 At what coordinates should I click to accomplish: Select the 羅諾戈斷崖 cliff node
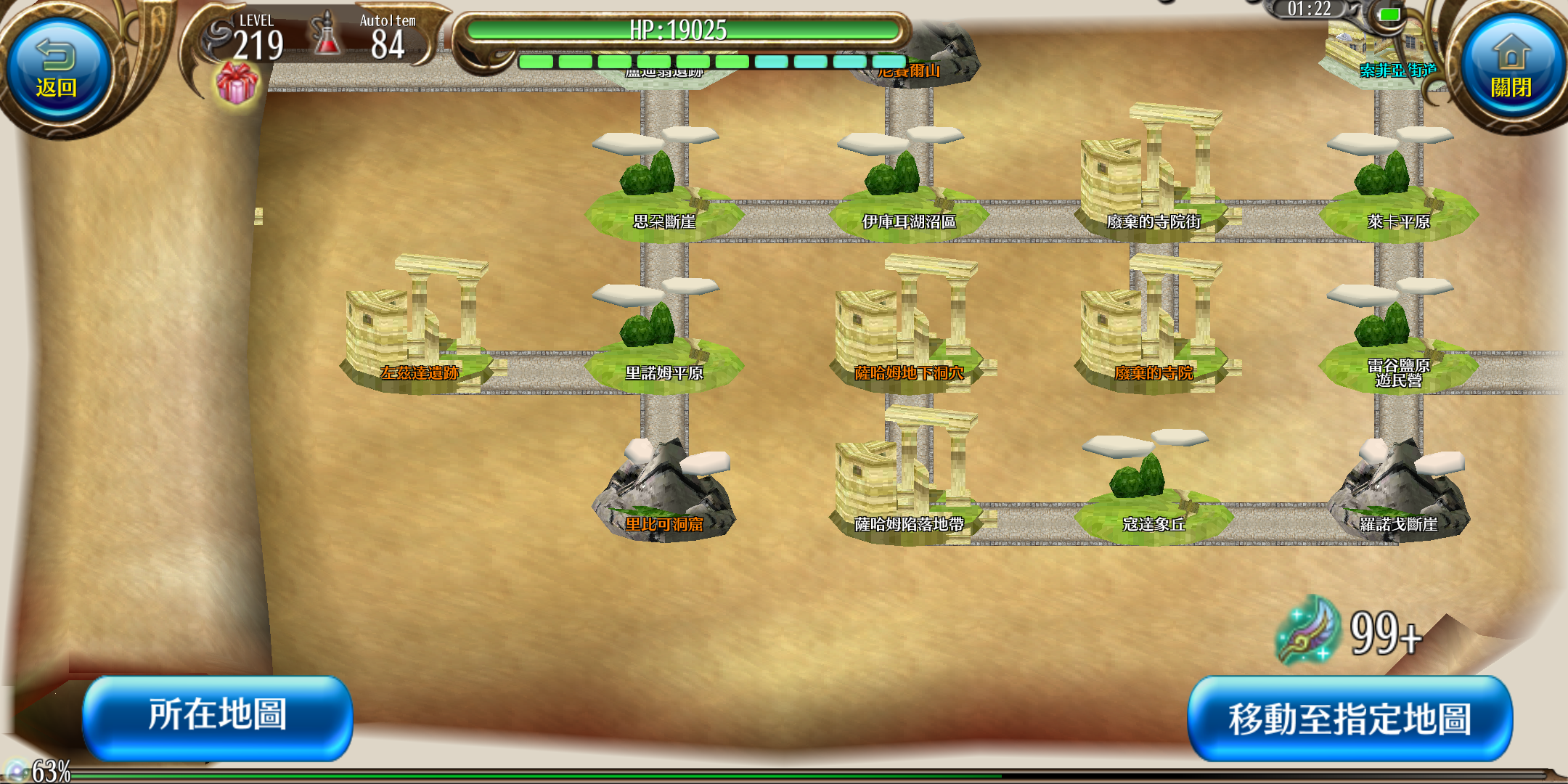[1398, 494]
